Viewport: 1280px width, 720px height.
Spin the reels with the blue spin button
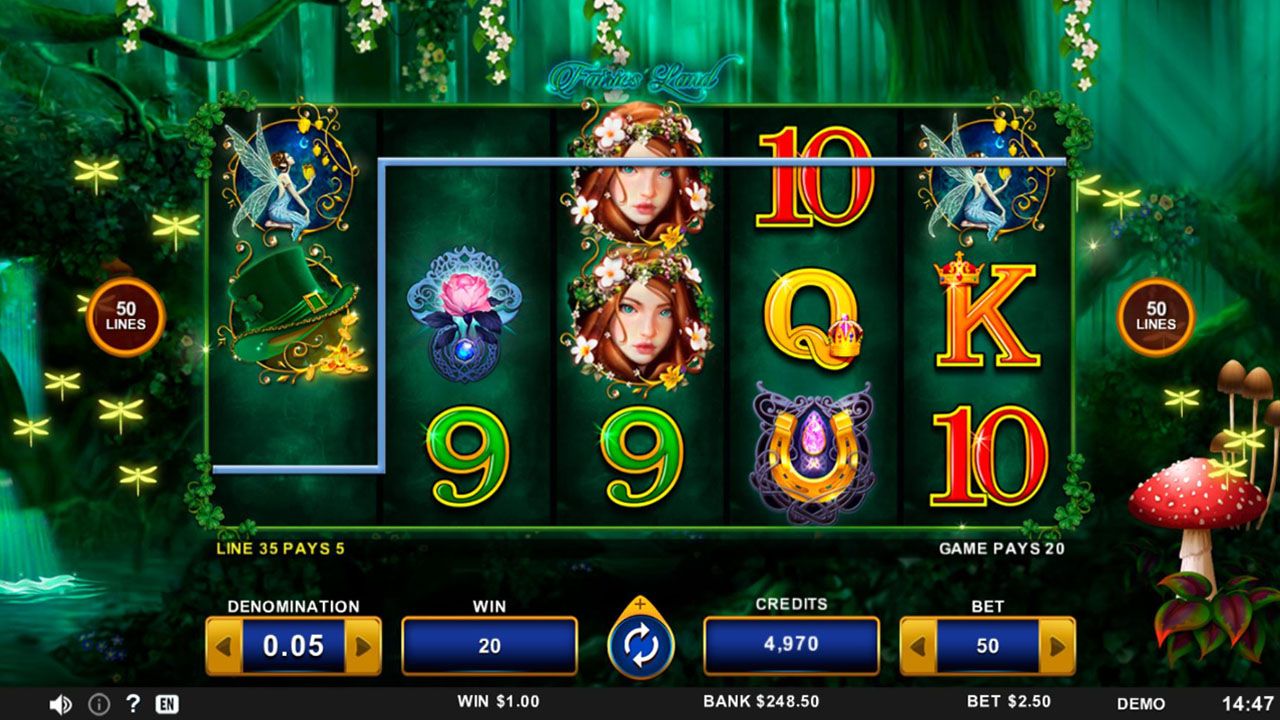tap(641, 646)
